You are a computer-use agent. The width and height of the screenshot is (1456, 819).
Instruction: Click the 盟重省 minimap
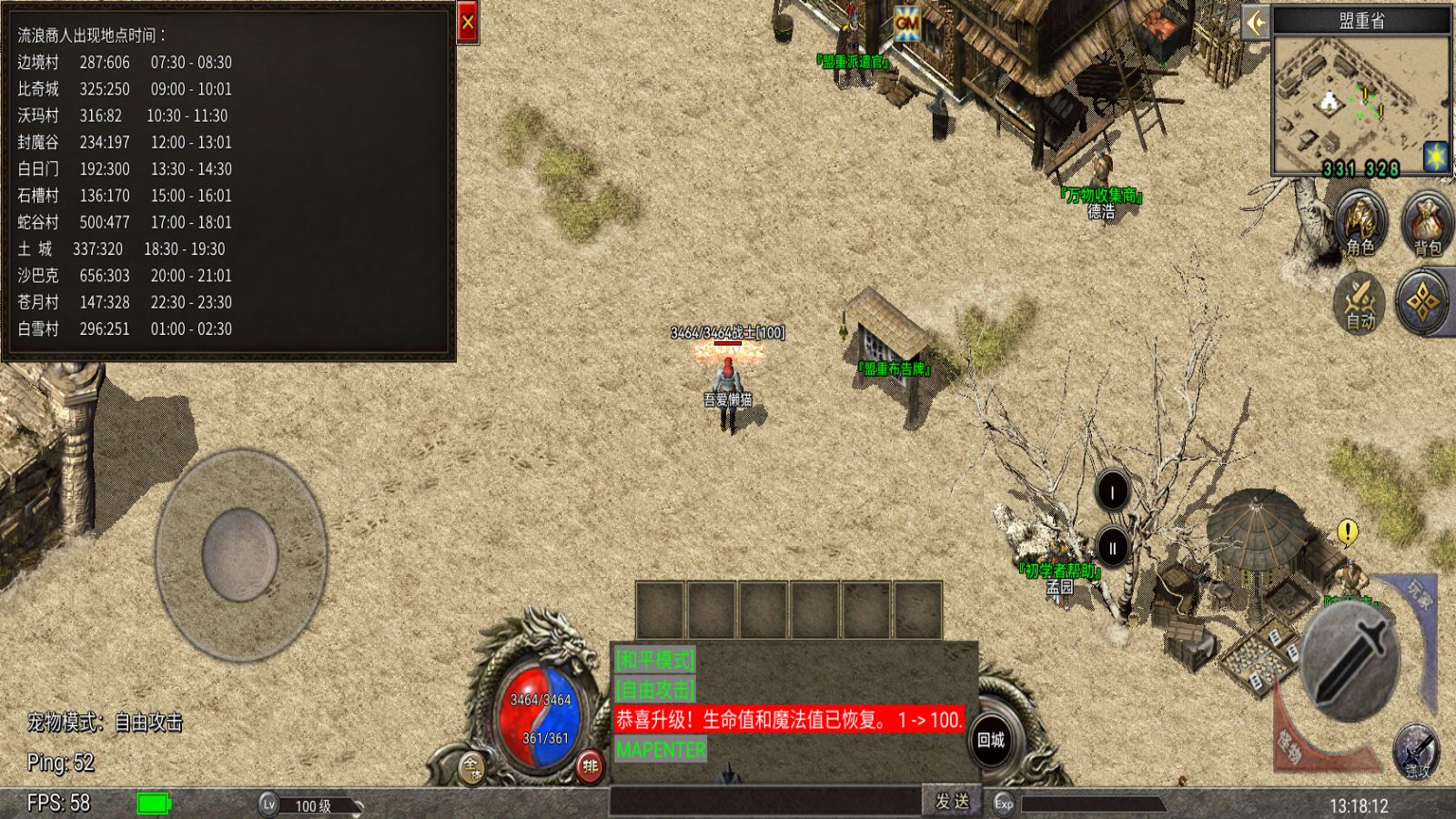click(1360, 105)
